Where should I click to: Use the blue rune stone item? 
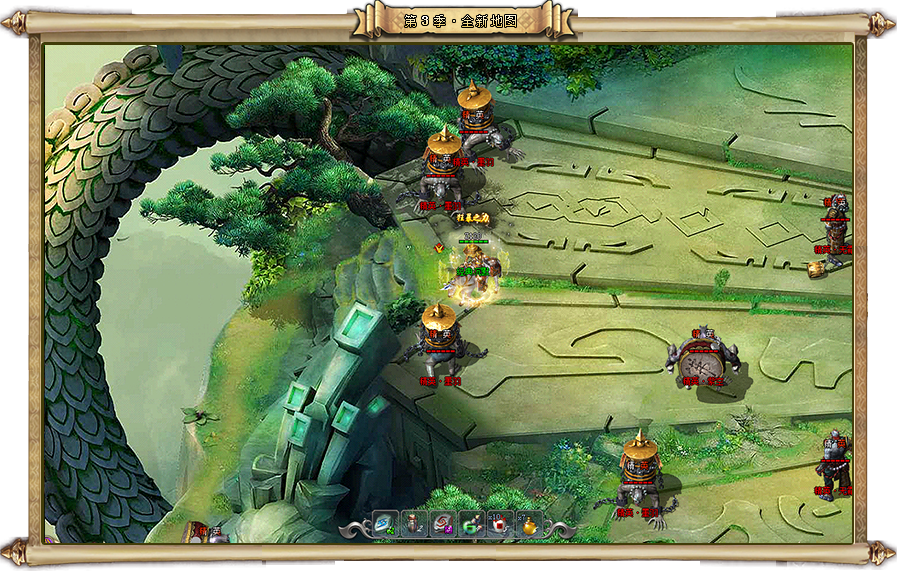[x=385, y=524]
